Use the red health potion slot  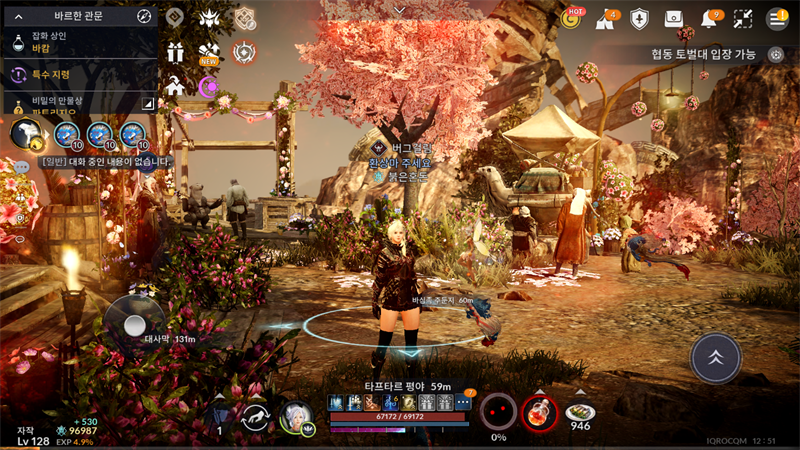point(540,412)
